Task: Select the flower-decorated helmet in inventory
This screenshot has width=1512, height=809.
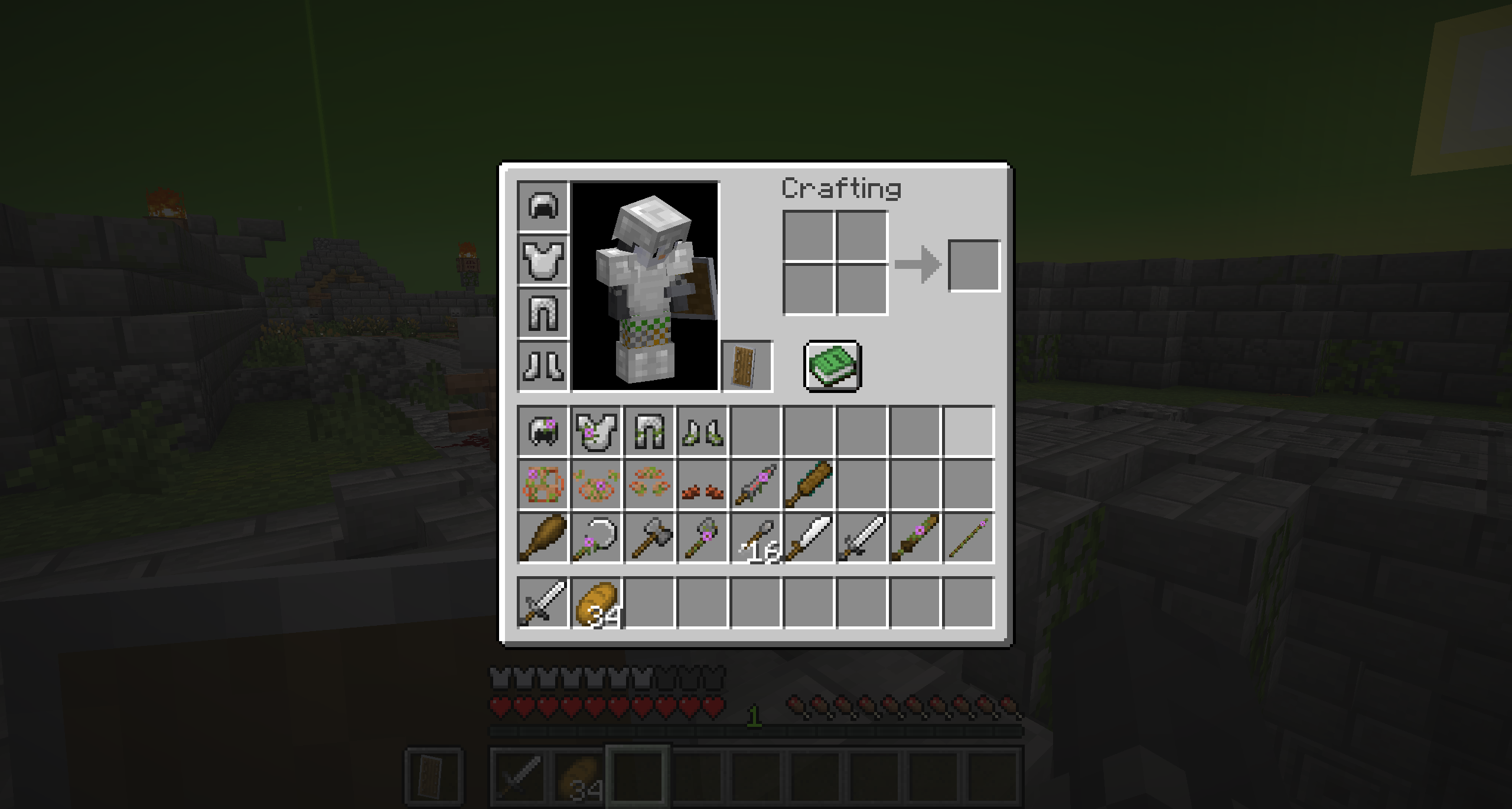Action: pyautogui.click(x=543, y=431)
